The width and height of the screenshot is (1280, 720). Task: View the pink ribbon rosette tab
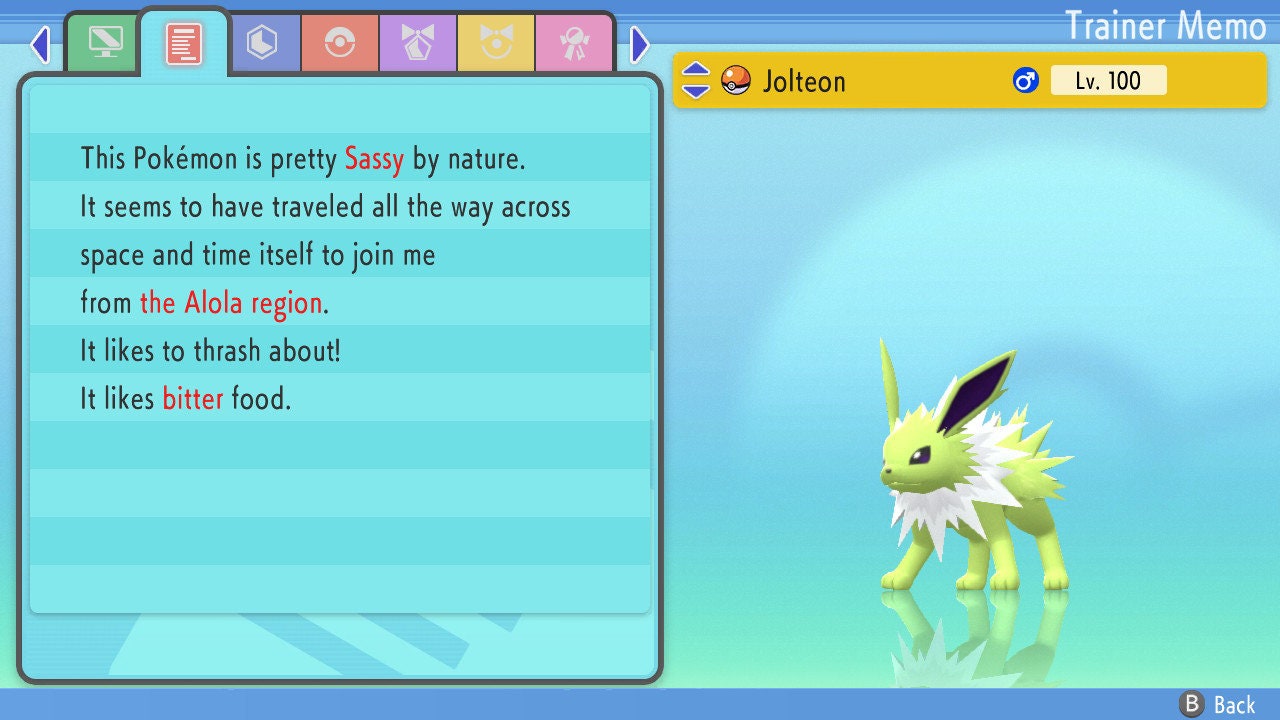pyautogui.click(x=574, y=43)
